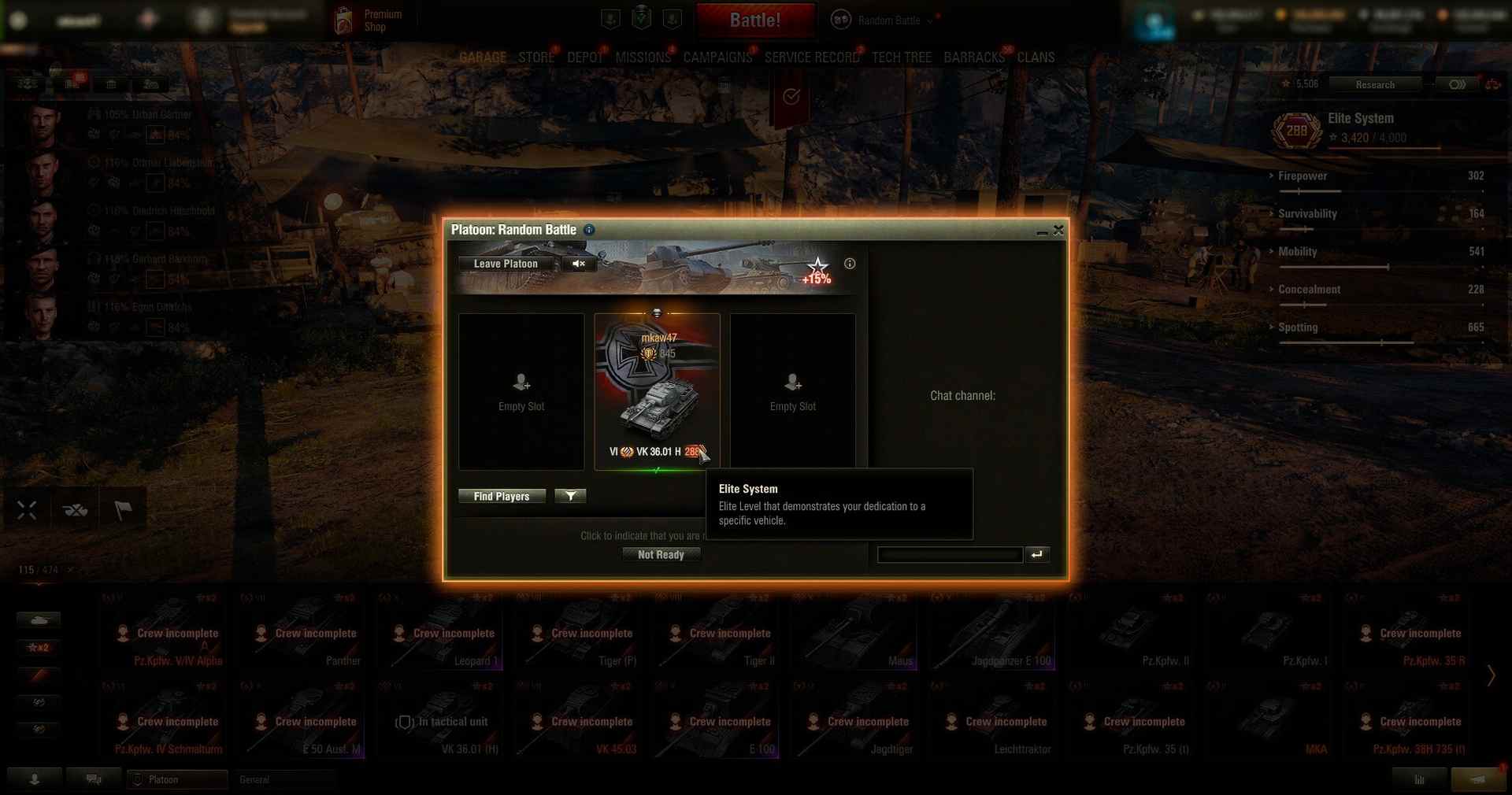Open the player search filter
Viewport: 1512px width, 795px height.
[x=570, y=496]
